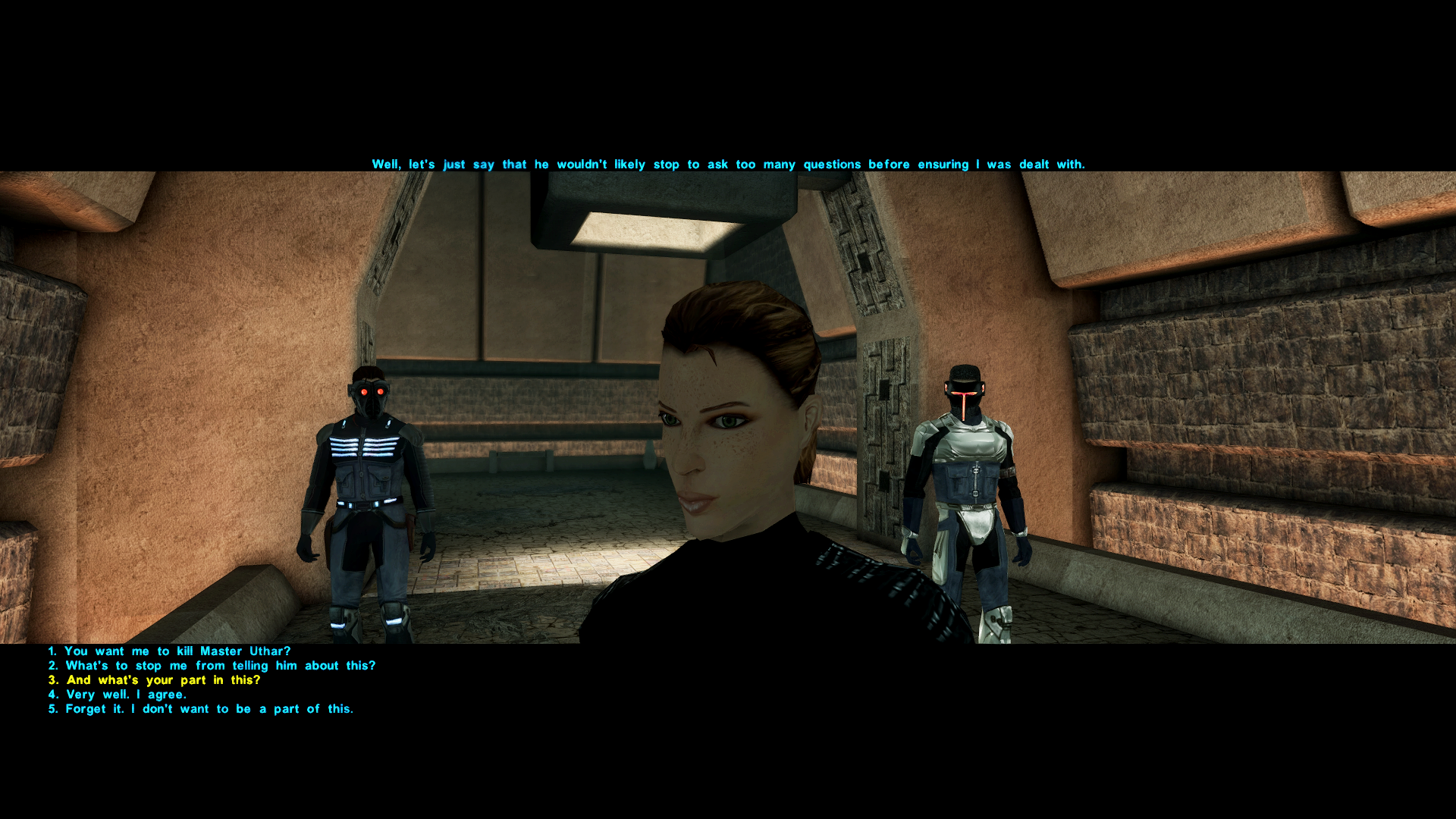
Task: Select "And what's your part in this?" reply
Action: (163, 680)
